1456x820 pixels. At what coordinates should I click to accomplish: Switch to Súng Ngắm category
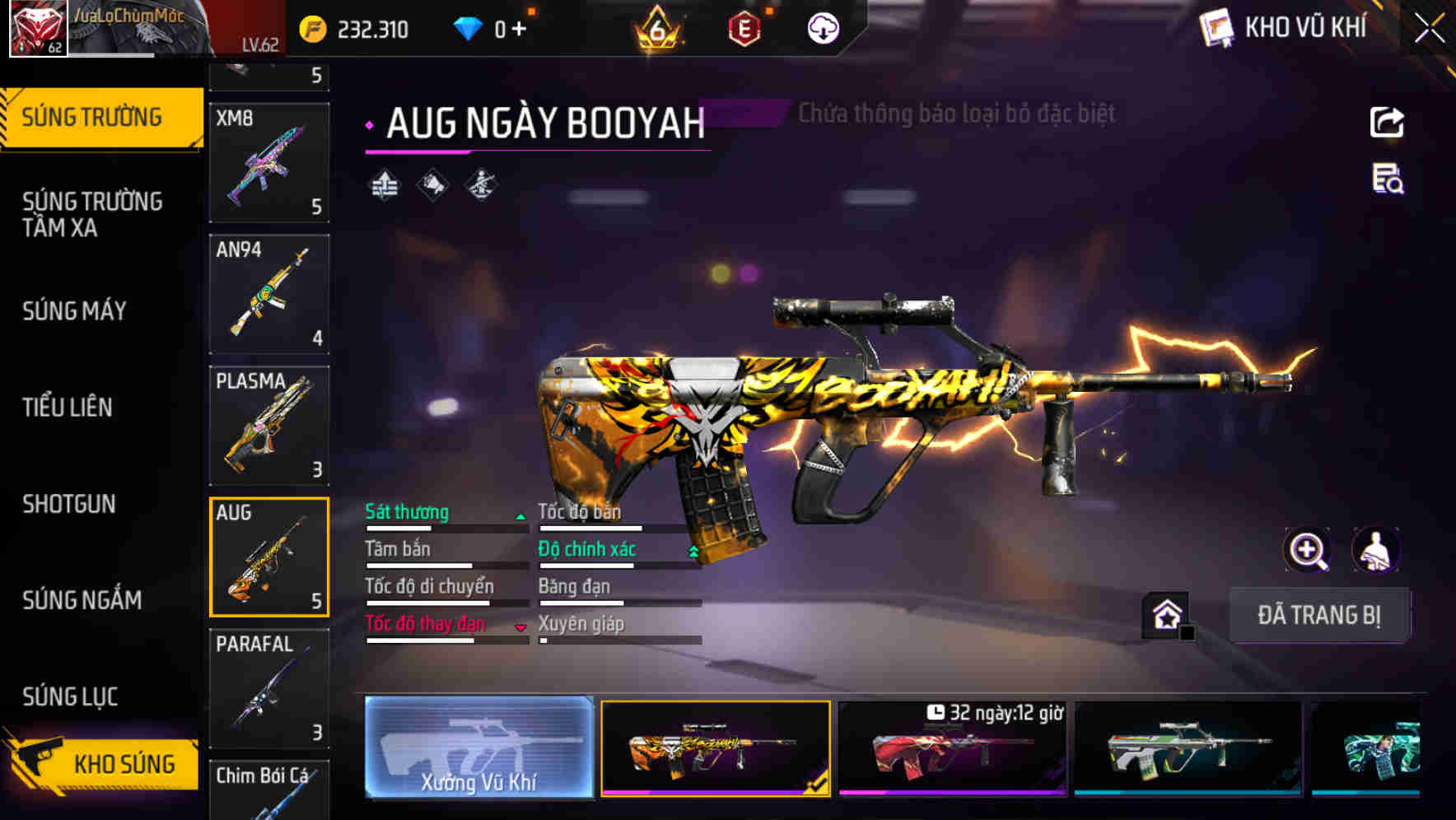click(82, 600)
